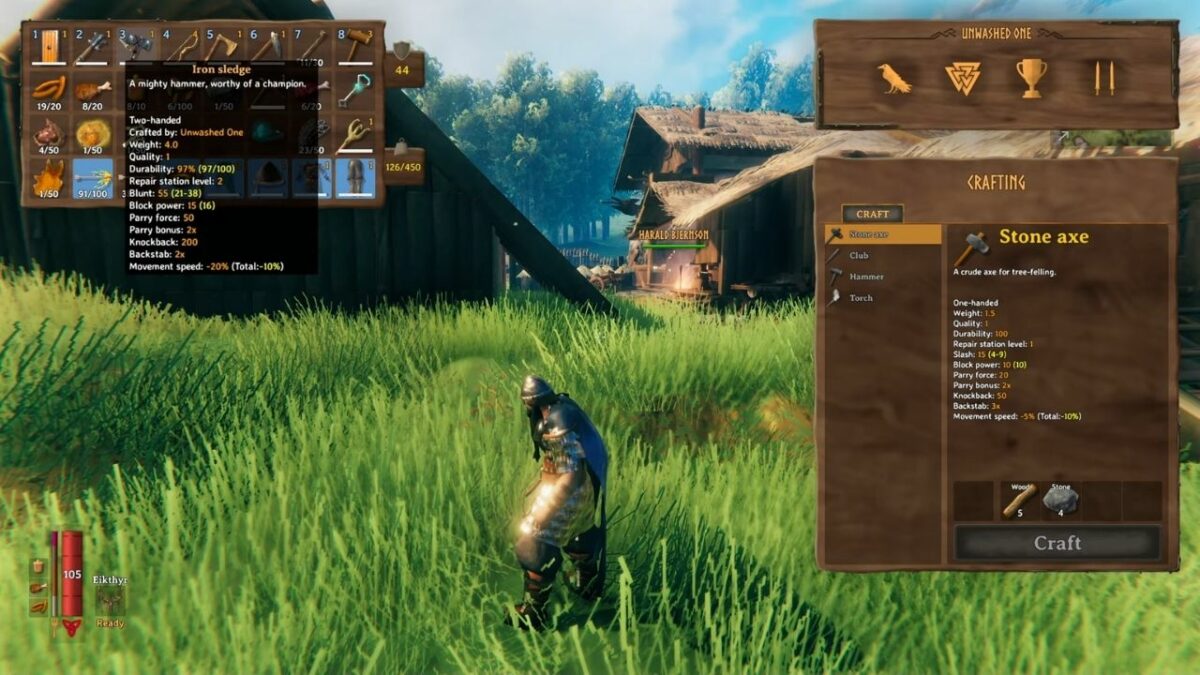The height and width of the screenshot is (675, 1200).
Task: Choose the Hammer recipe
Action: click(x=865, y=276)
